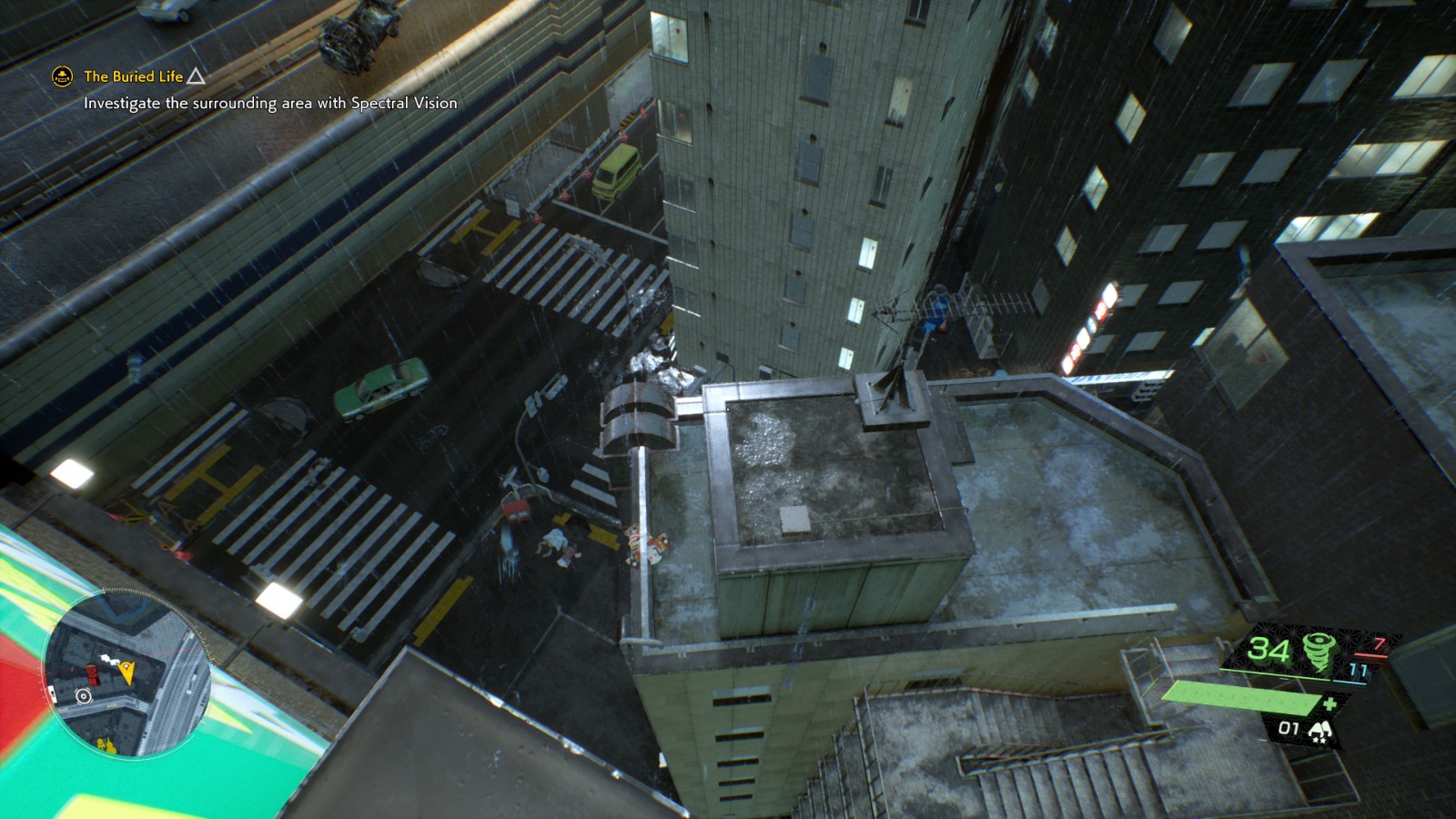Select the talisman item icon with two stars

pos(1321,730)
